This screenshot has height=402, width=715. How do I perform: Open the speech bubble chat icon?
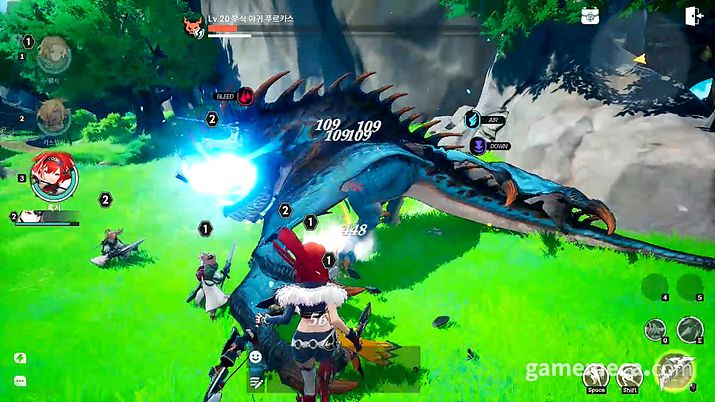click(19, 381)
